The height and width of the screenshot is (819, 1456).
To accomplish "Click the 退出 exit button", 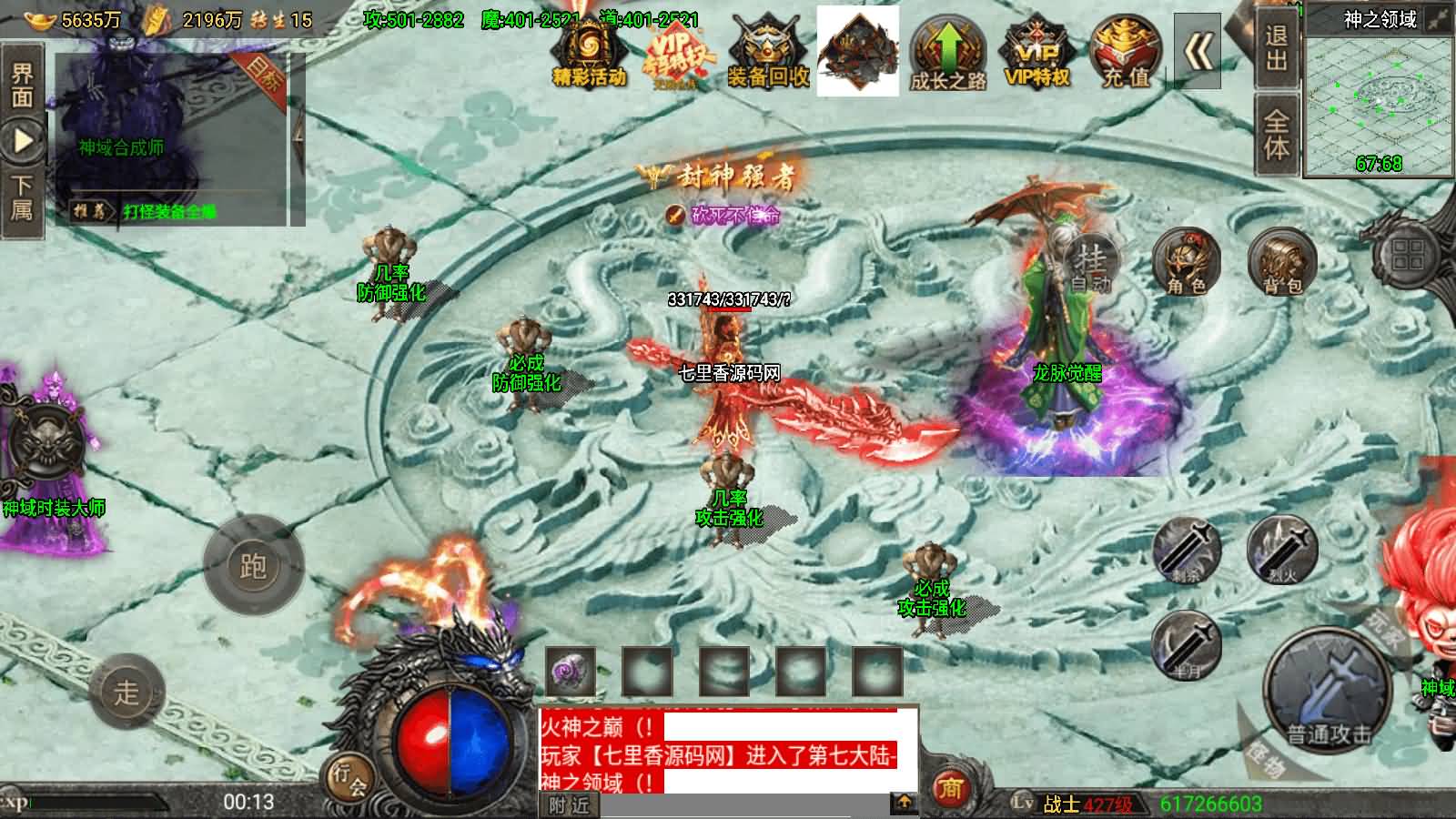I will click(1277, 49).
